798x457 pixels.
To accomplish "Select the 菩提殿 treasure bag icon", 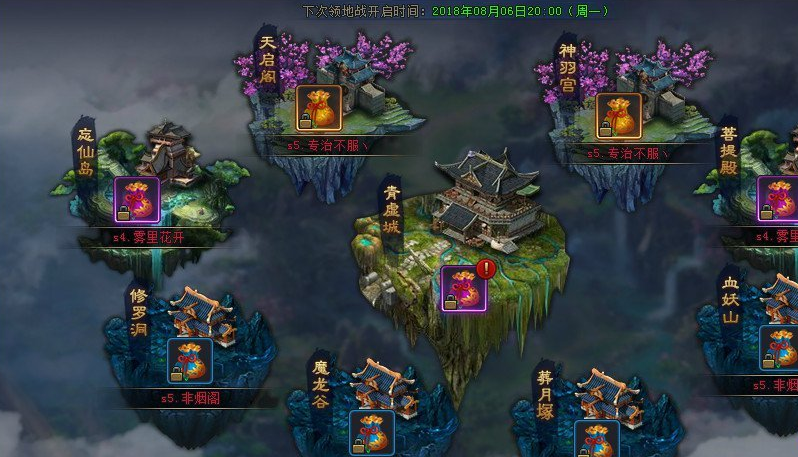I will (776, 198).
